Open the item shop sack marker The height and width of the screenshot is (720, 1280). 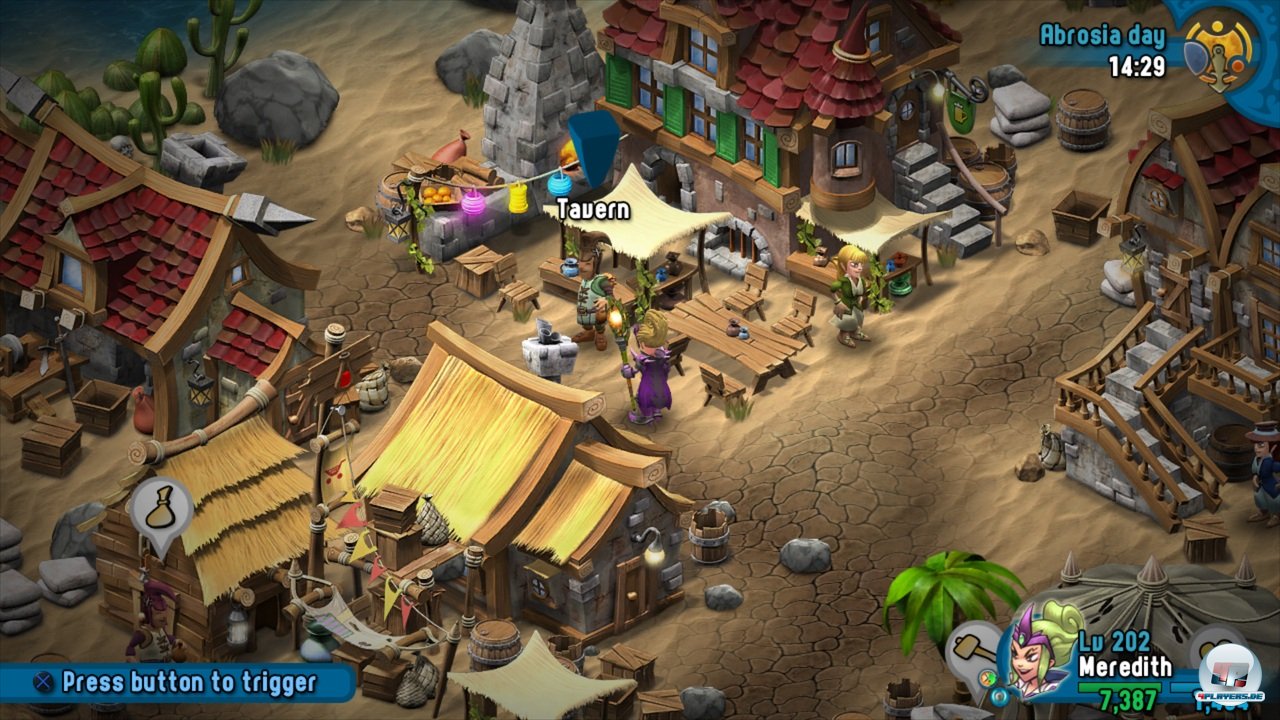point(162,509)
